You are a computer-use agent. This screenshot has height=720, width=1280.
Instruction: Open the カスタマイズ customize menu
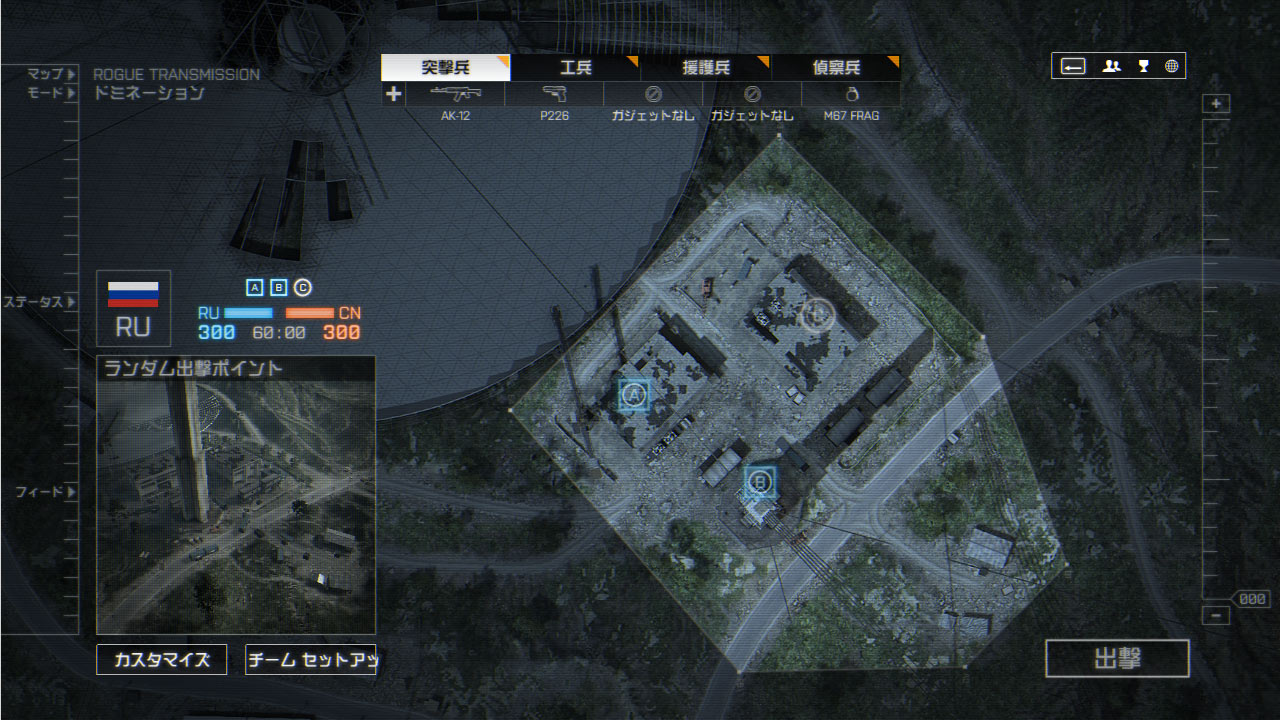pyautogui.click(x=162, y=660)
